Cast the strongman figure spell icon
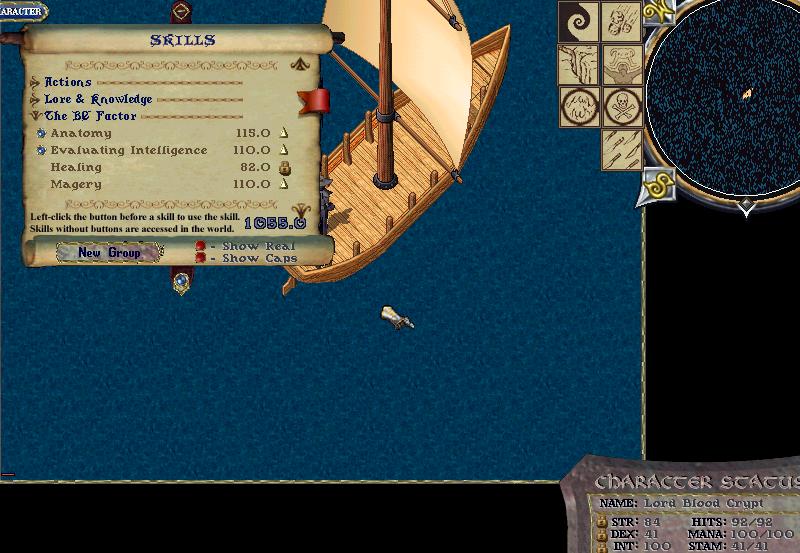The height and width of the screenshot is (553, 800). (x=621, y=64)
